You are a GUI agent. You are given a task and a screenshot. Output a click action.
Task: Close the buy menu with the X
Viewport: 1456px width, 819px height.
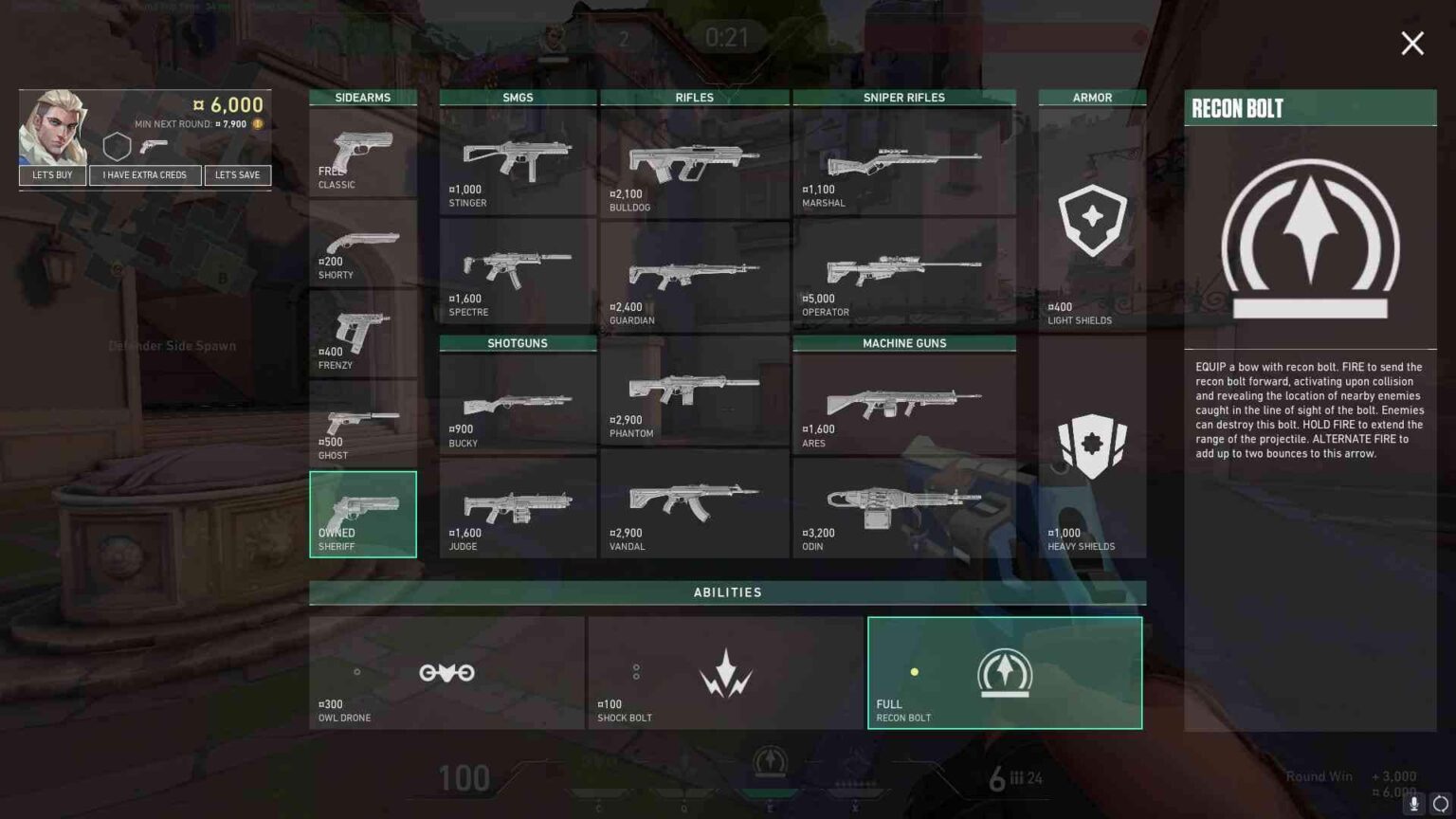pyautogui.click(x=1411, y=44)
